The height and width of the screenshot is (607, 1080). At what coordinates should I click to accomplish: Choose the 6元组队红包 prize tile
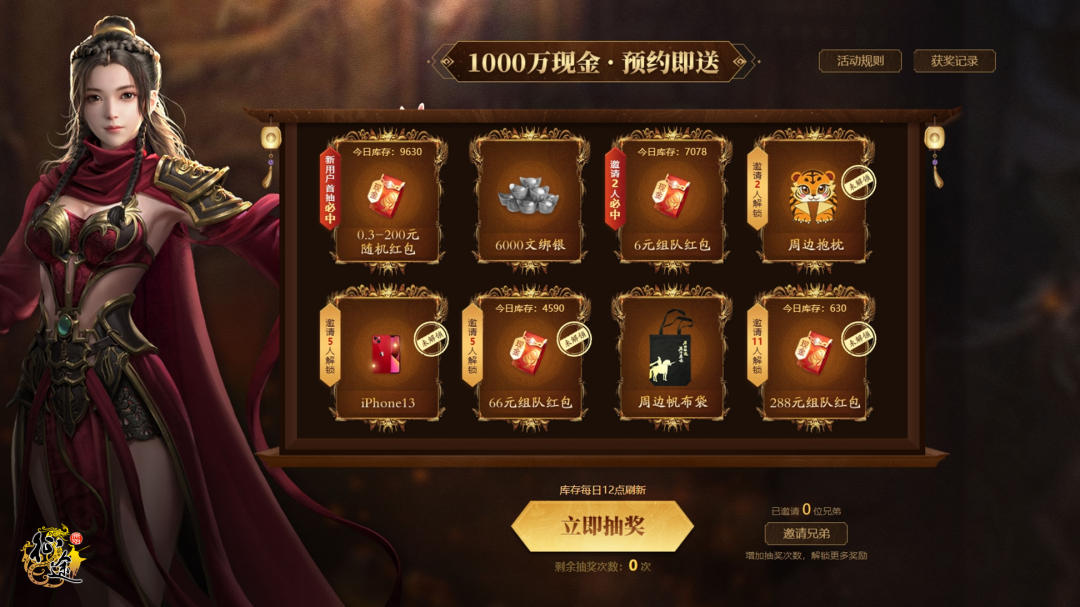pos(671,201)
